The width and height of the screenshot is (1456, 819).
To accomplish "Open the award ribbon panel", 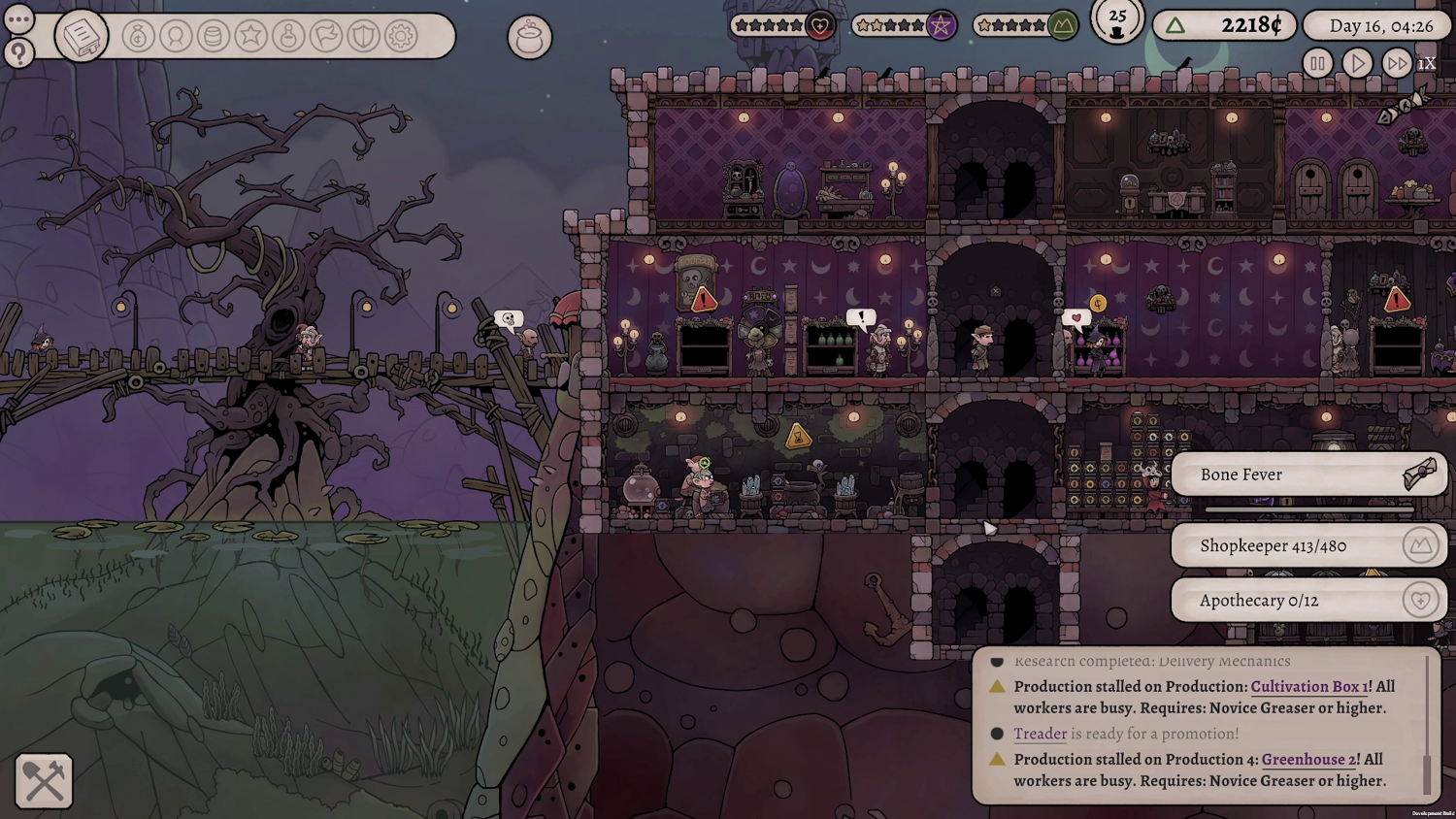I will click(176, 37).
